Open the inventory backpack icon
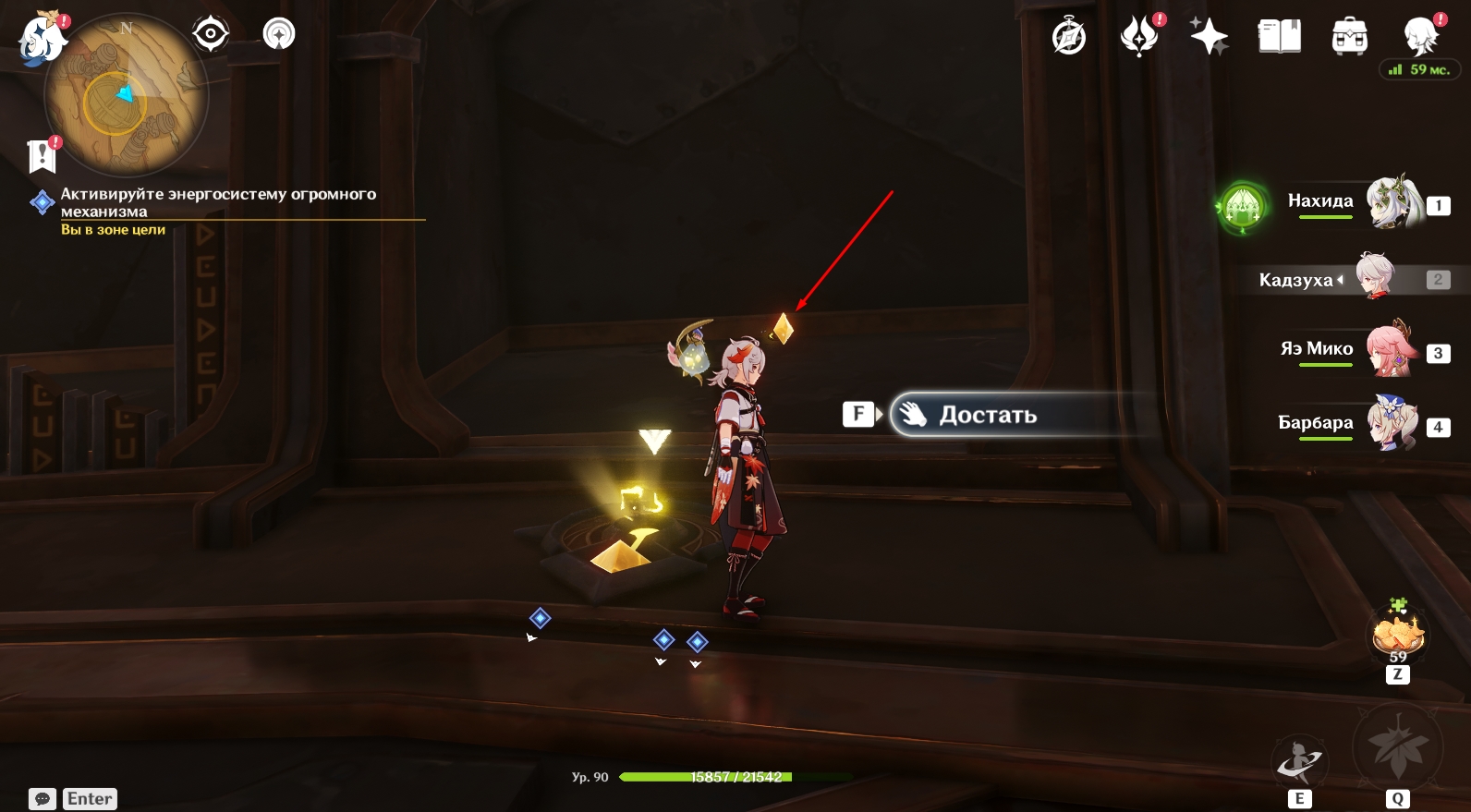Image resolution: width=1471 pixels, height=812 pixels. click(x=1350, y=37)
